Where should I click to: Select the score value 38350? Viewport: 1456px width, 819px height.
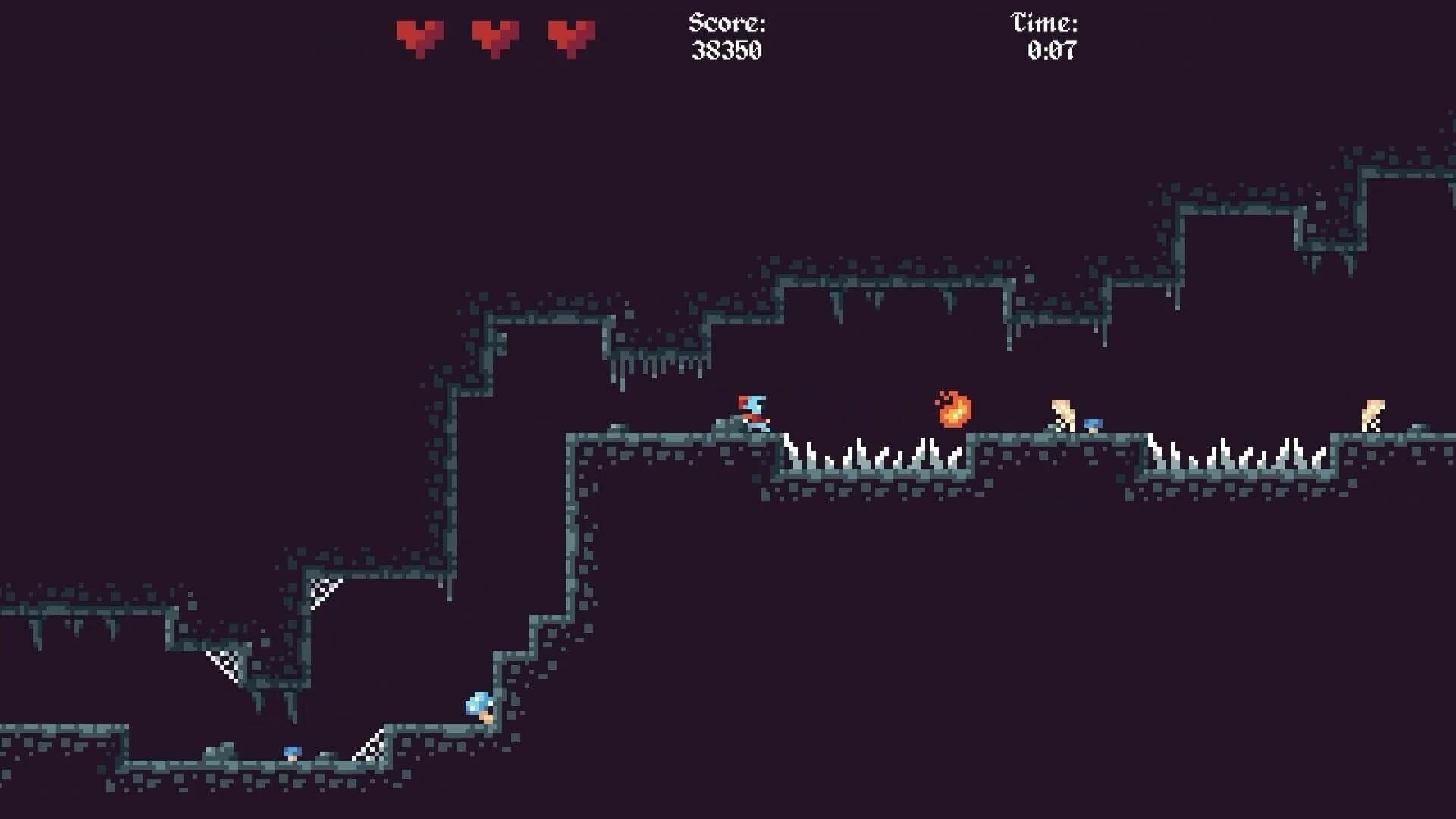[x=727, y=51]
